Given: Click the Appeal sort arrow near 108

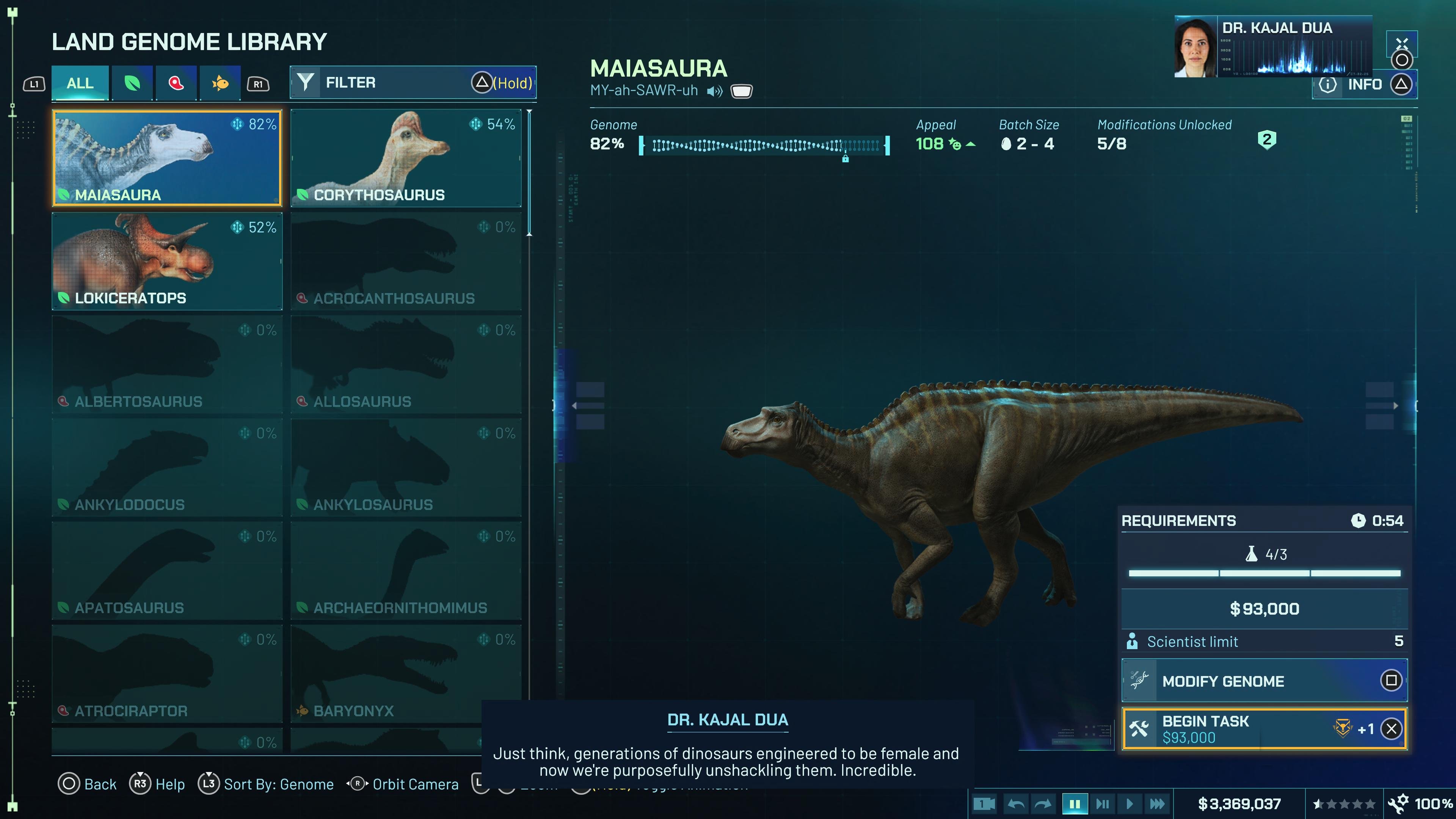Looking at the screenshot, I should click(x=971, y=145).
